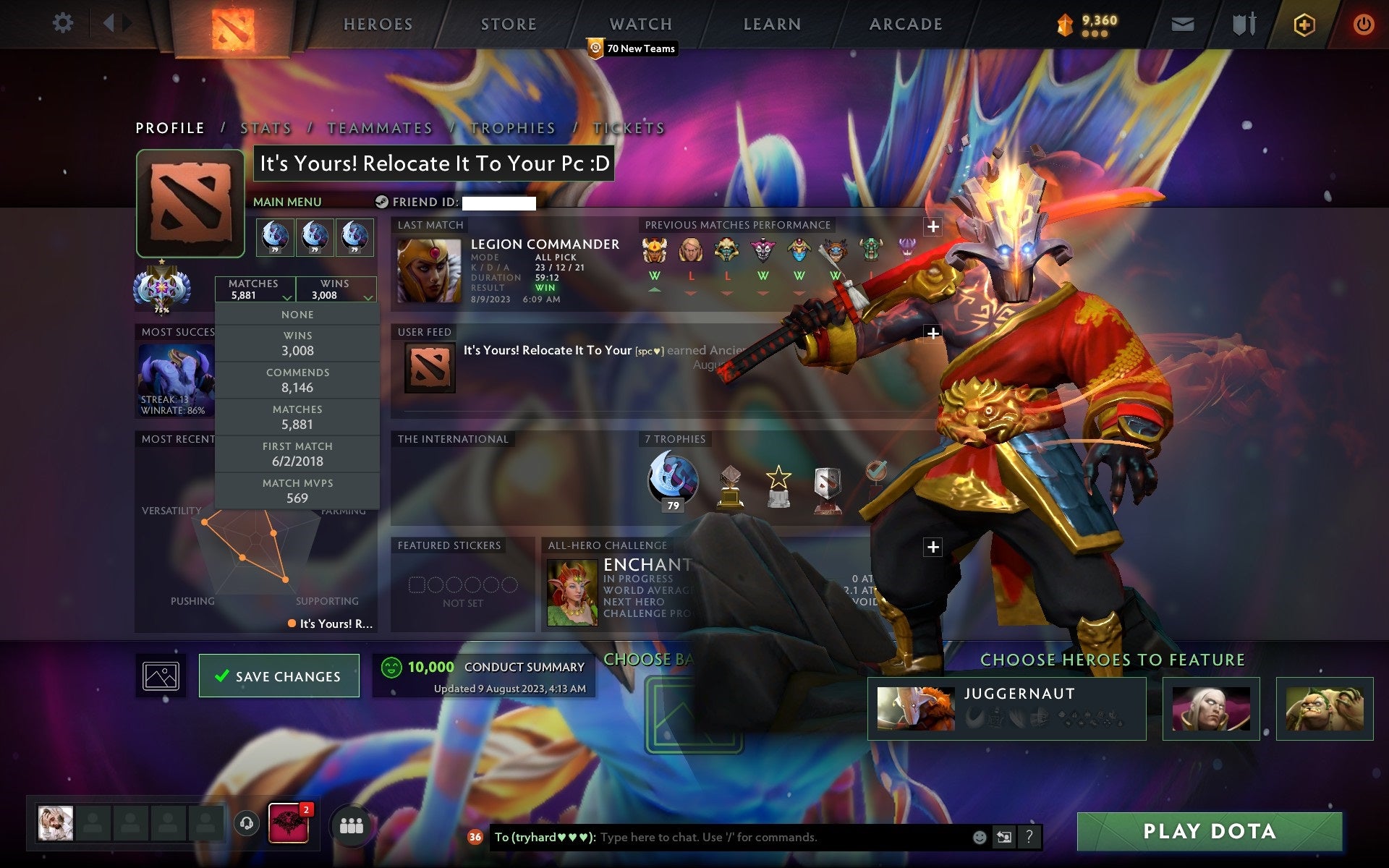The height and width of the screenshot is (868, 1389).
Task: Click the SAVE CHANGES button
Action: (x=279, y=676)
